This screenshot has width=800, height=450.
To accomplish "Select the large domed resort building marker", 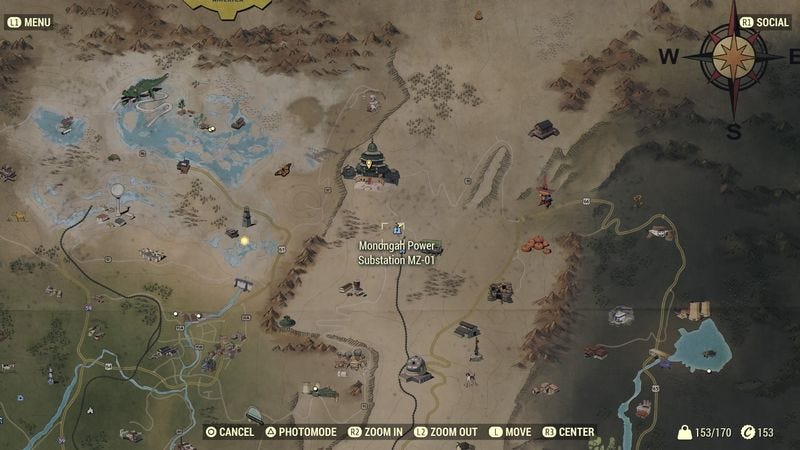I will pyautogui.click(x=371, y=166).
